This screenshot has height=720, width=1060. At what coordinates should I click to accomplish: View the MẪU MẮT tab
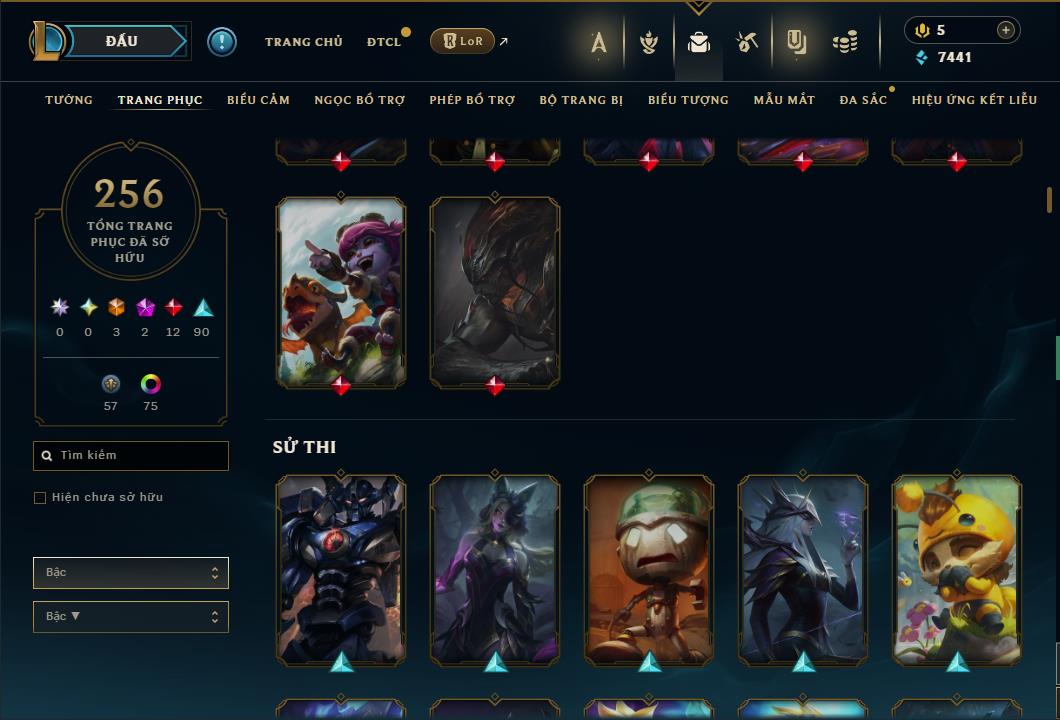(x=784, y=100)
